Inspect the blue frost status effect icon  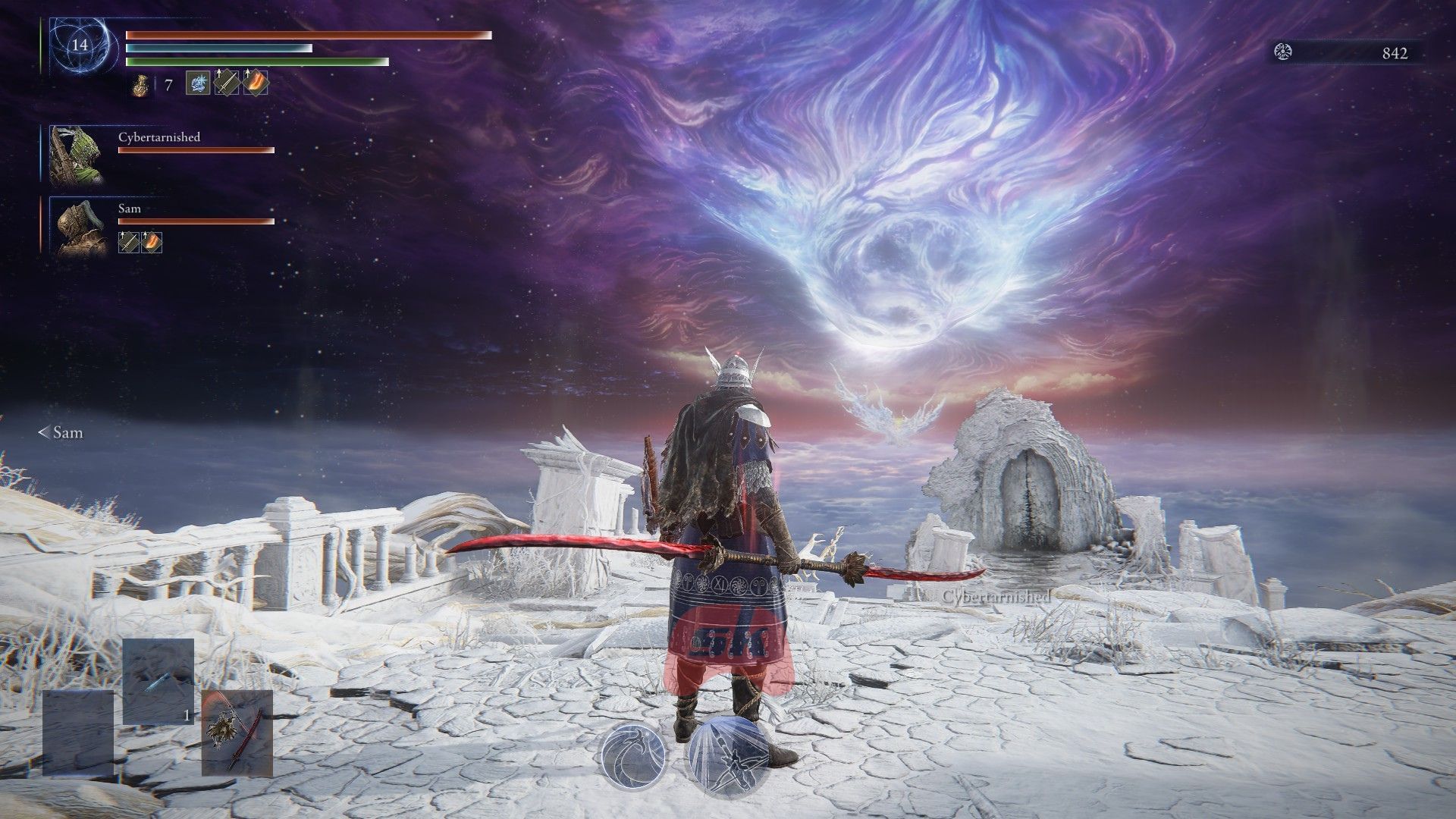click(x=198, y=83)
